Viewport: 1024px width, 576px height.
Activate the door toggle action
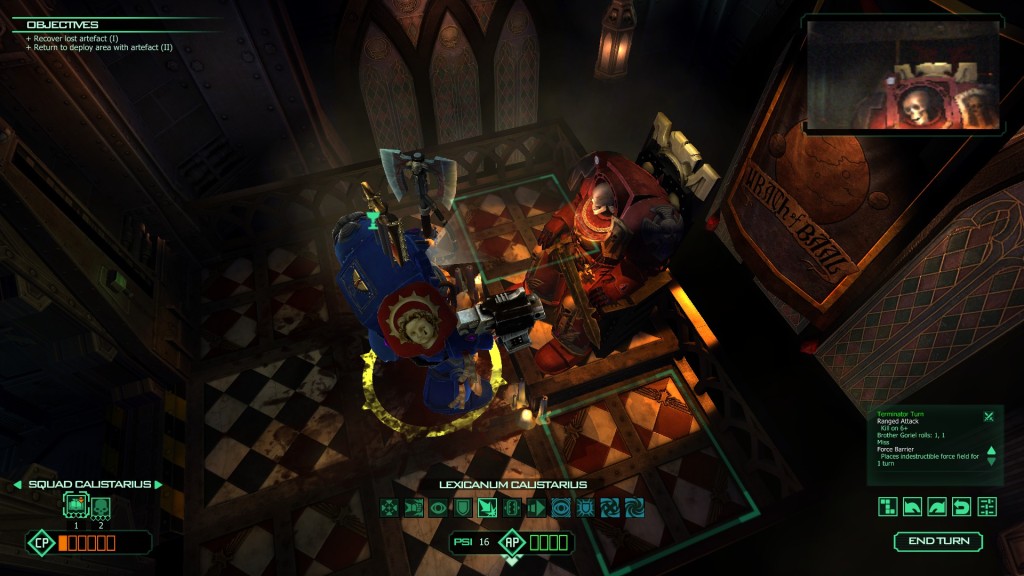[512, 507]
